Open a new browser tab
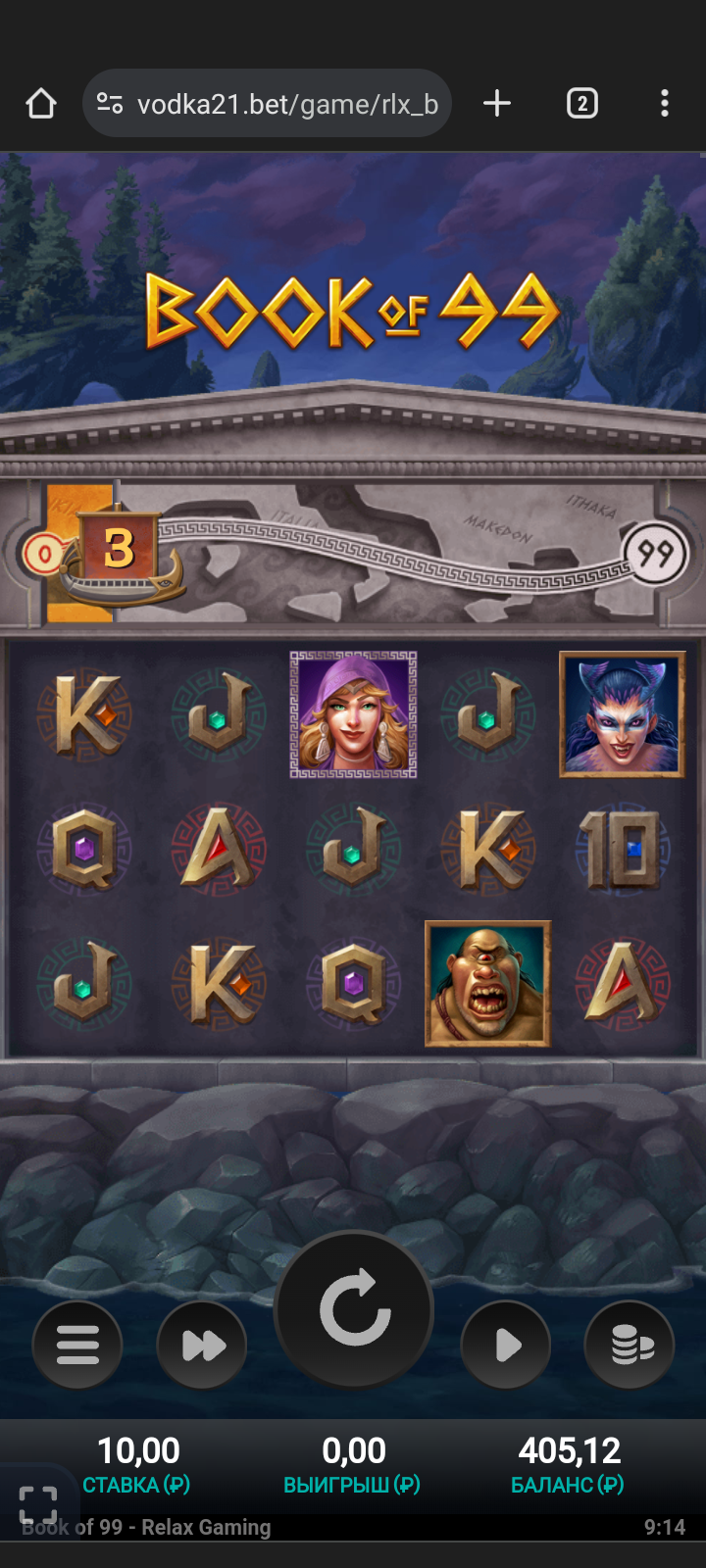 click(497, 104)
